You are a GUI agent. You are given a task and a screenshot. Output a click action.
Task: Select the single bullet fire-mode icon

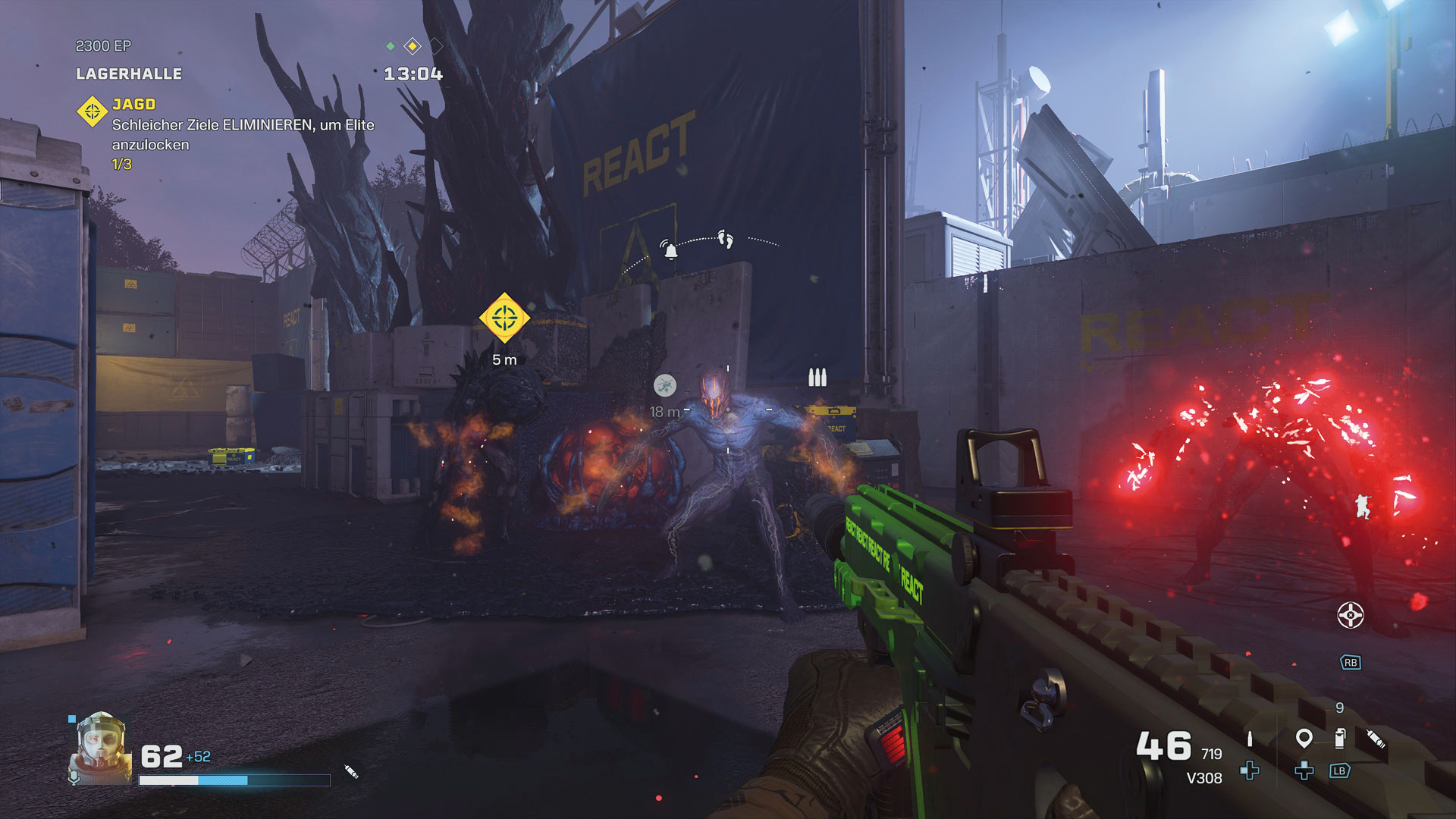1250,739
